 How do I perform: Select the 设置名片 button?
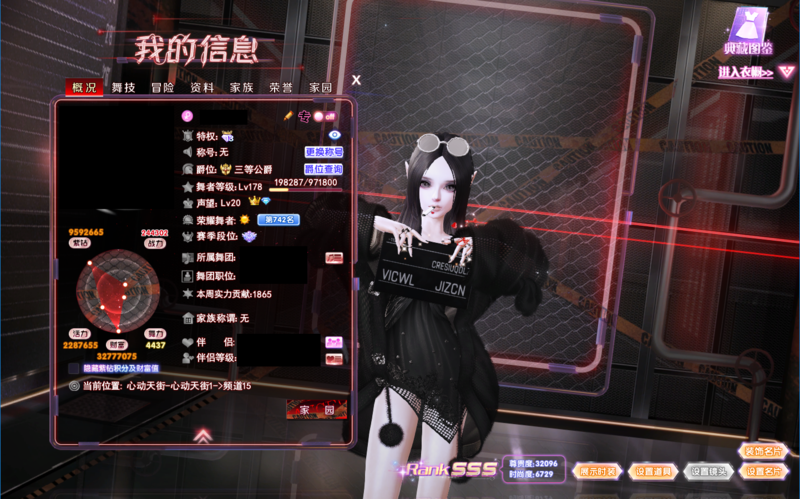click(762, 471)
